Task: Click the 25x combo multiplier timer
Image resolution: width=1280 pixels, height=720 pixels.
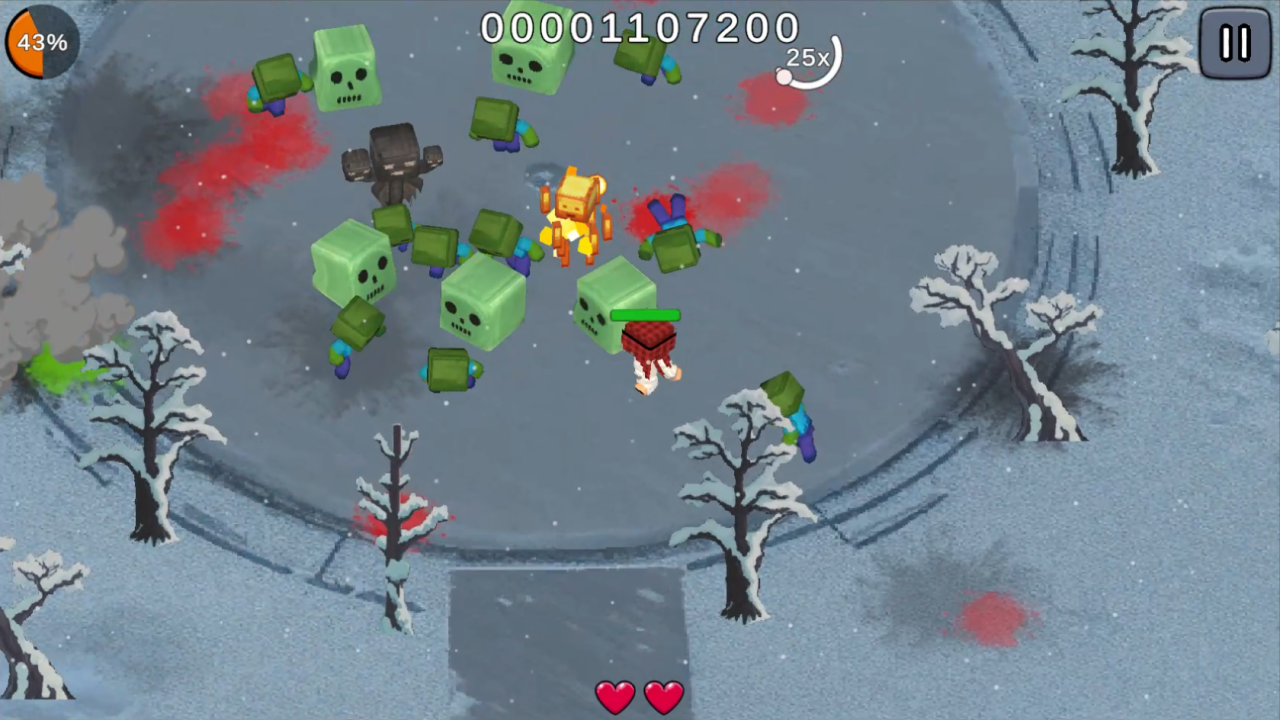Action: pyautogui.click(x=808, y=58)
